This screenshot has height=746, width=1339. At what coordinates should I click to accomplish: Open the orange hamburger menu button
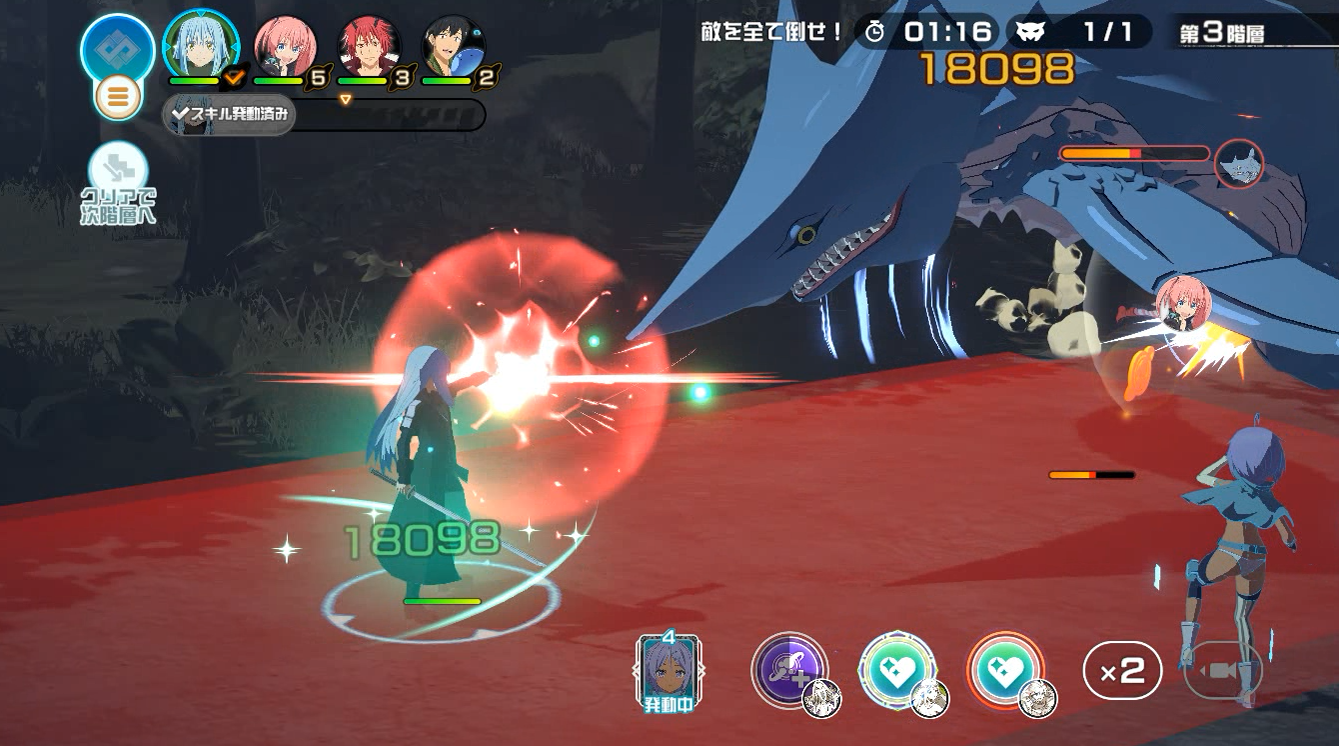118,99
